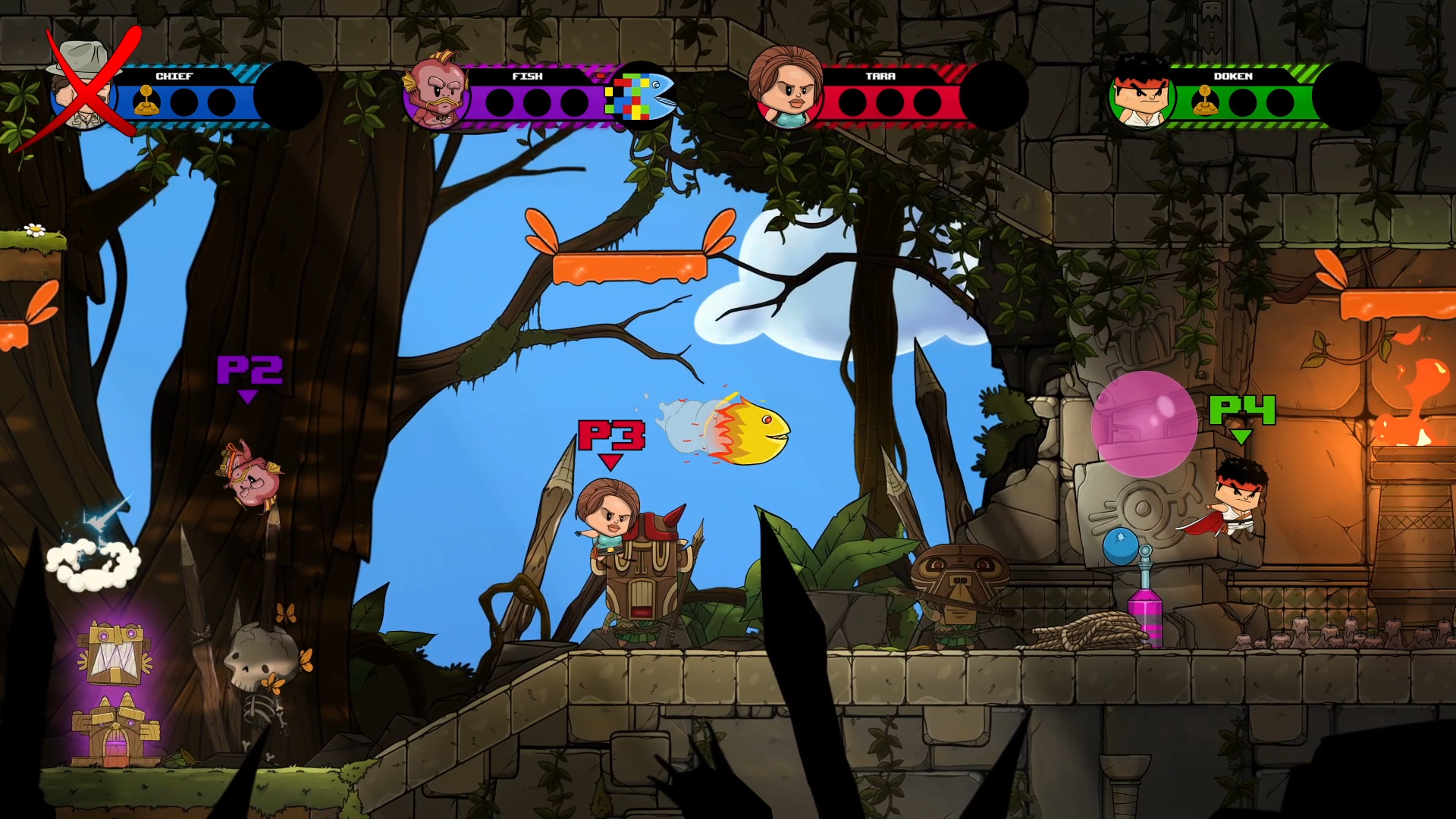Pick the pink bubble power-up

pos(1145,425)
